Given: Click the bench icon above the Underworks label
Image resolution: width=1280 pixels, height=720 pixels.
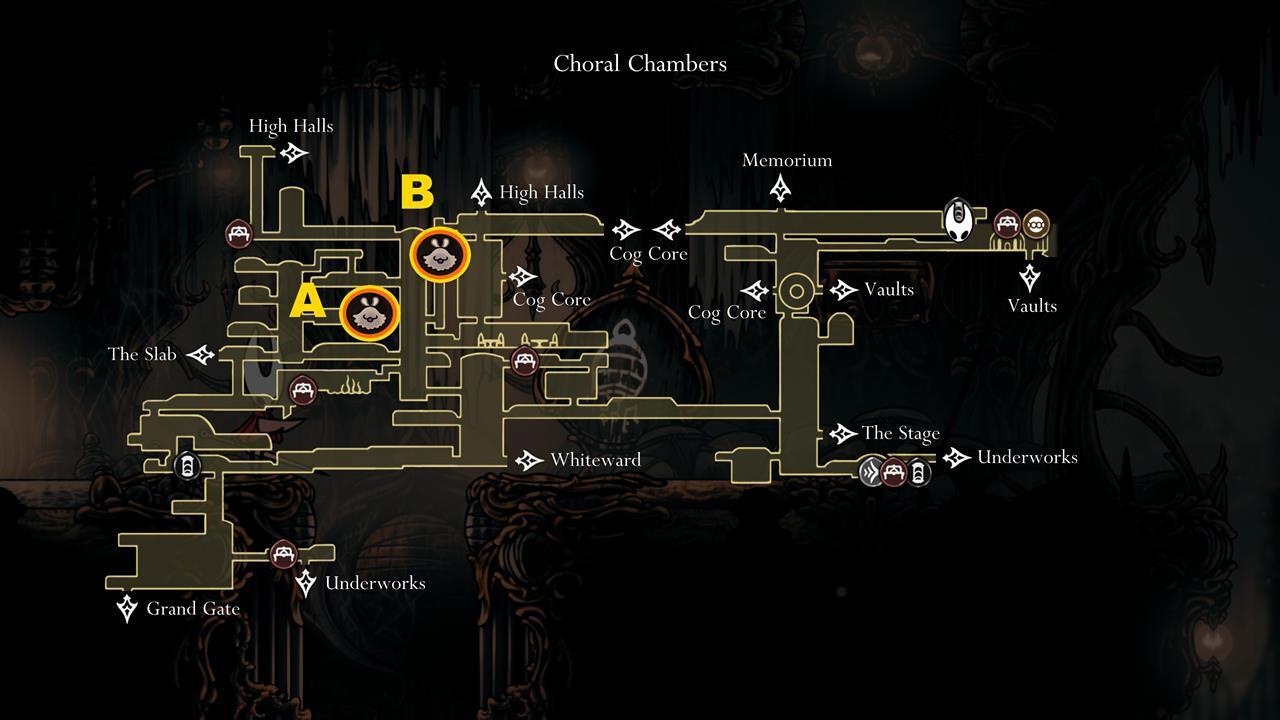Looking at the screenshot, I should coord(285,555).
